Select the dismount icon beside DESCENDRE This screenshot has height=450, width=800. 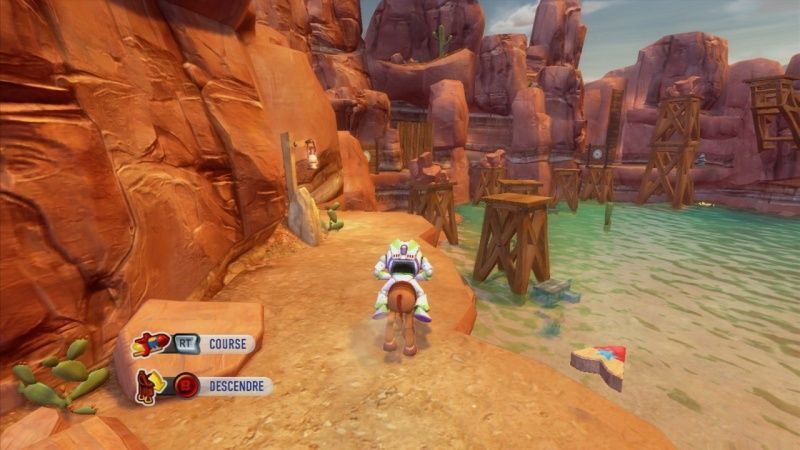(x=148, y=386)
